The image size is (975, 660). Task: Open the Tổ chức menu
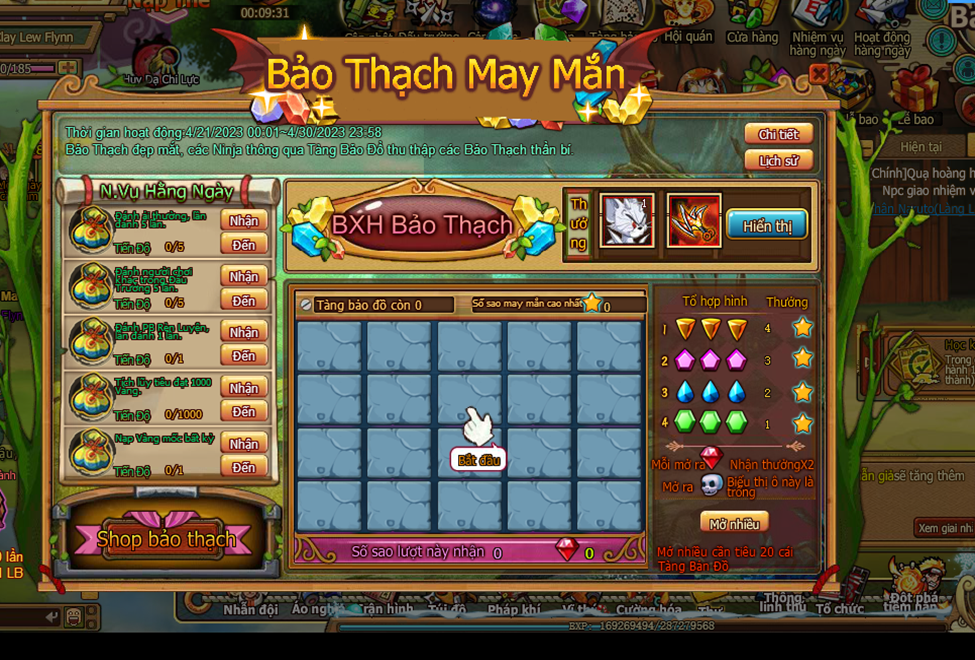click(839, 608)
